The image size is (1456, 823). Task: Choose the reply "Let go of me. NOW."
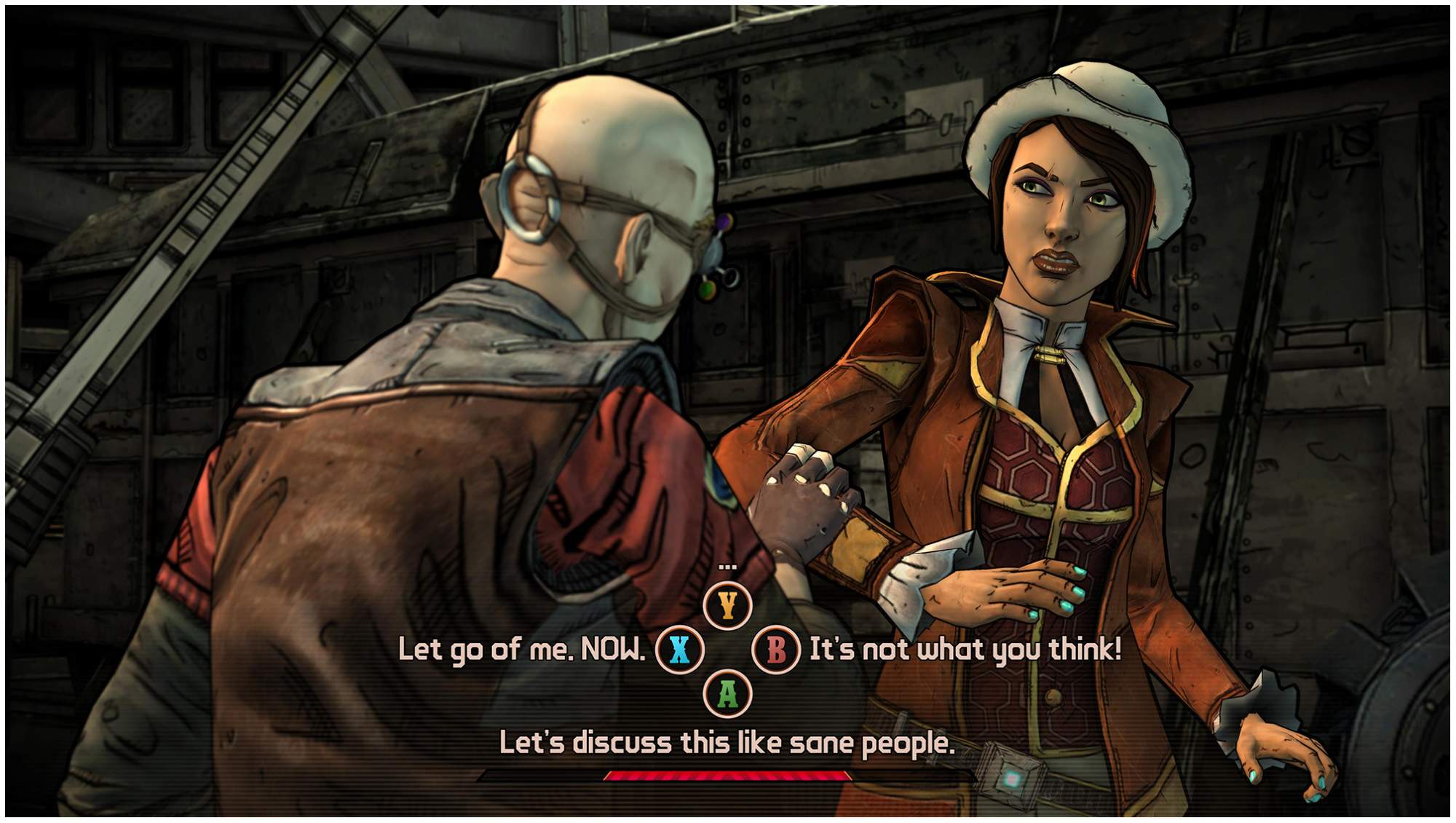click(521, 649)
